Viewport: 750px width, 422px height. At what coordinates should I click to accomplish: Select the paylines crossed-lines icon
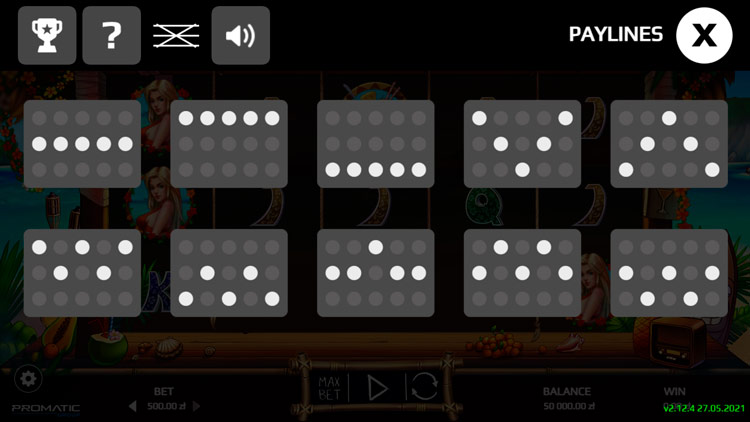click(x=176, y=35)
